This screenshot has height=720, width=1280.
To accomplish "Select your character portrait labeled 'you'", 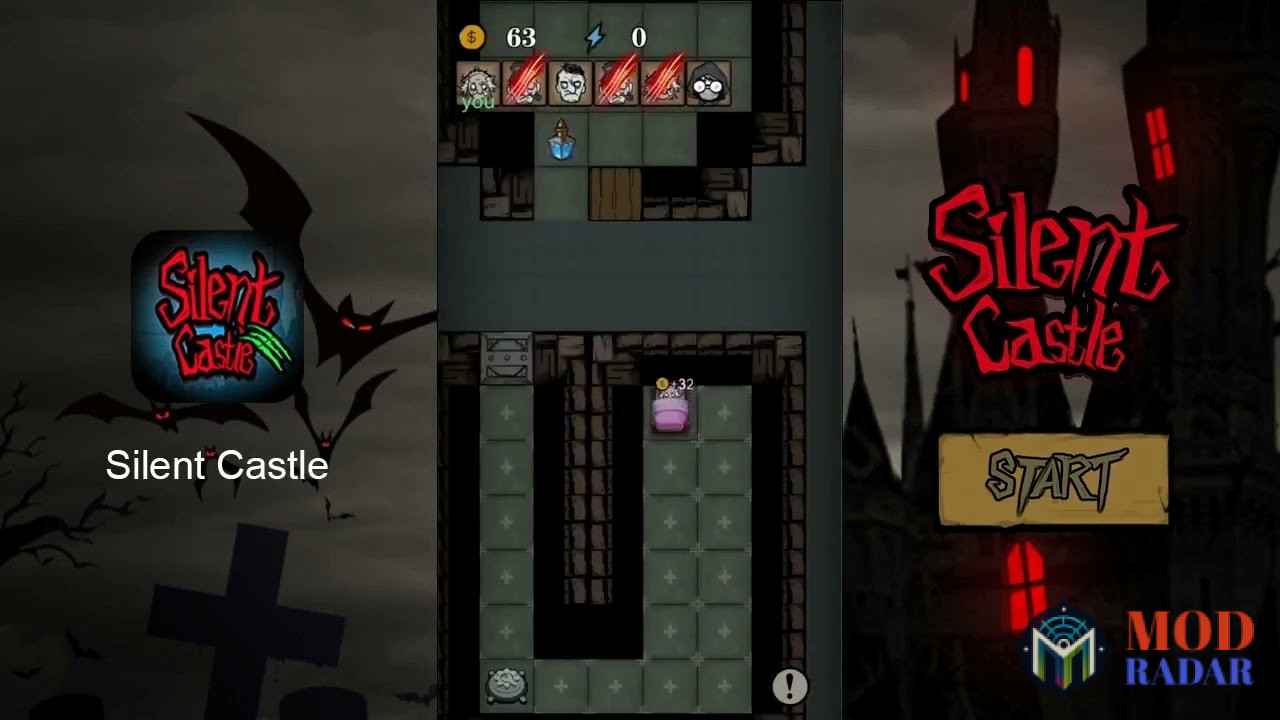I will click(x=478, y=83).
